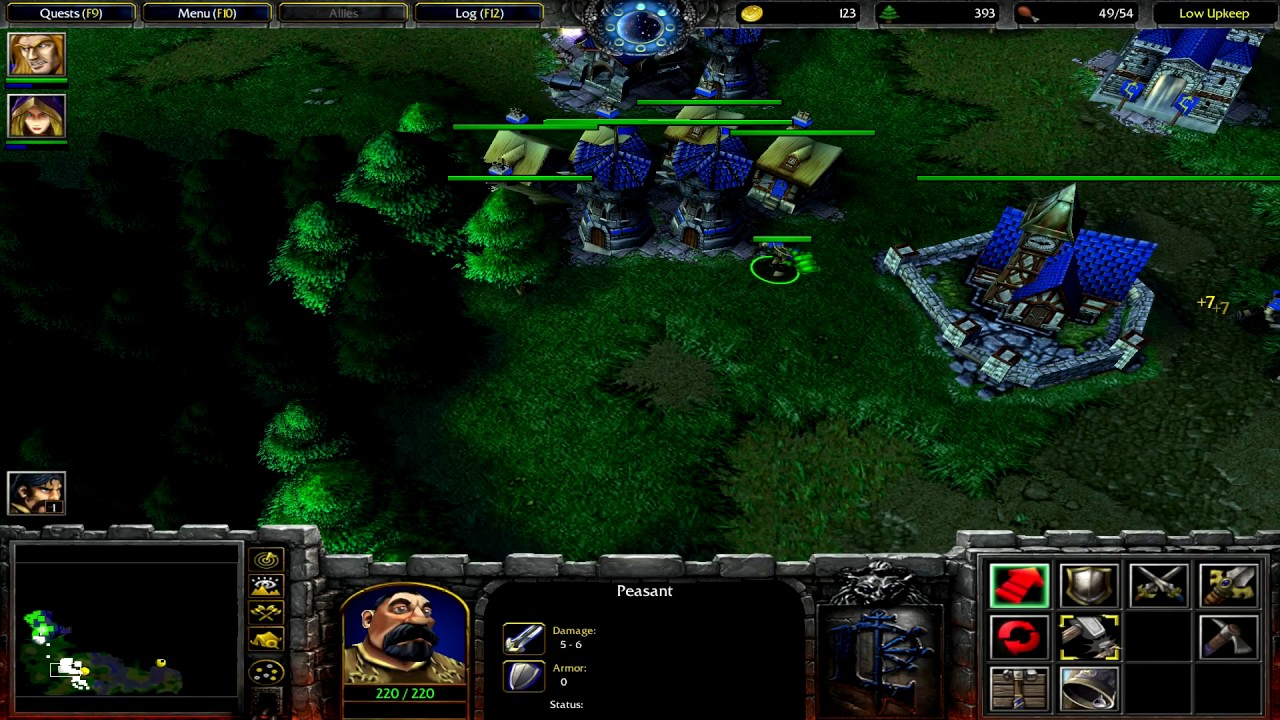The width and height of the screenshot is (1280, 720).
Task: Toggle ally color mode with crossed axes
Action: 266,613
